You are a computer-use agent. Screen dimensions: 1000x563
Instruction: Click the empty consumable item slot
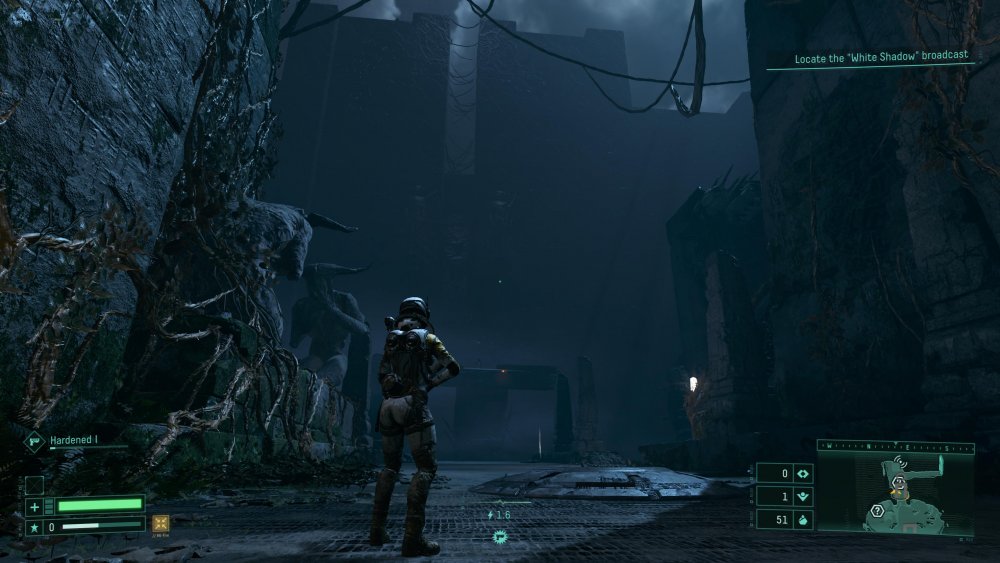[34, 484]
